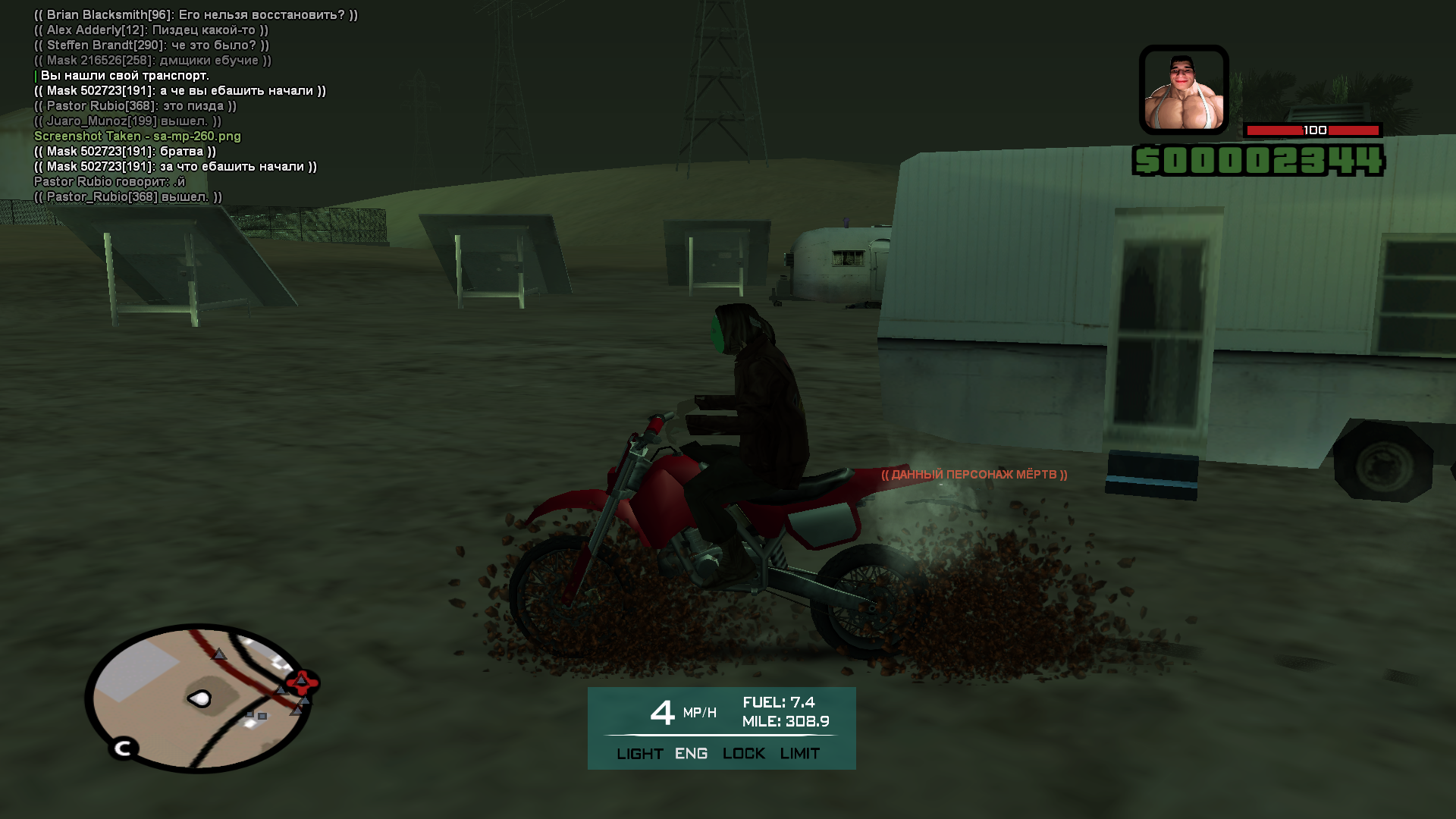Toggle the LIMIT speed limiter indicator
Image resolution: width=1456 pixels, height=819 pixels.
click(799, 754)
